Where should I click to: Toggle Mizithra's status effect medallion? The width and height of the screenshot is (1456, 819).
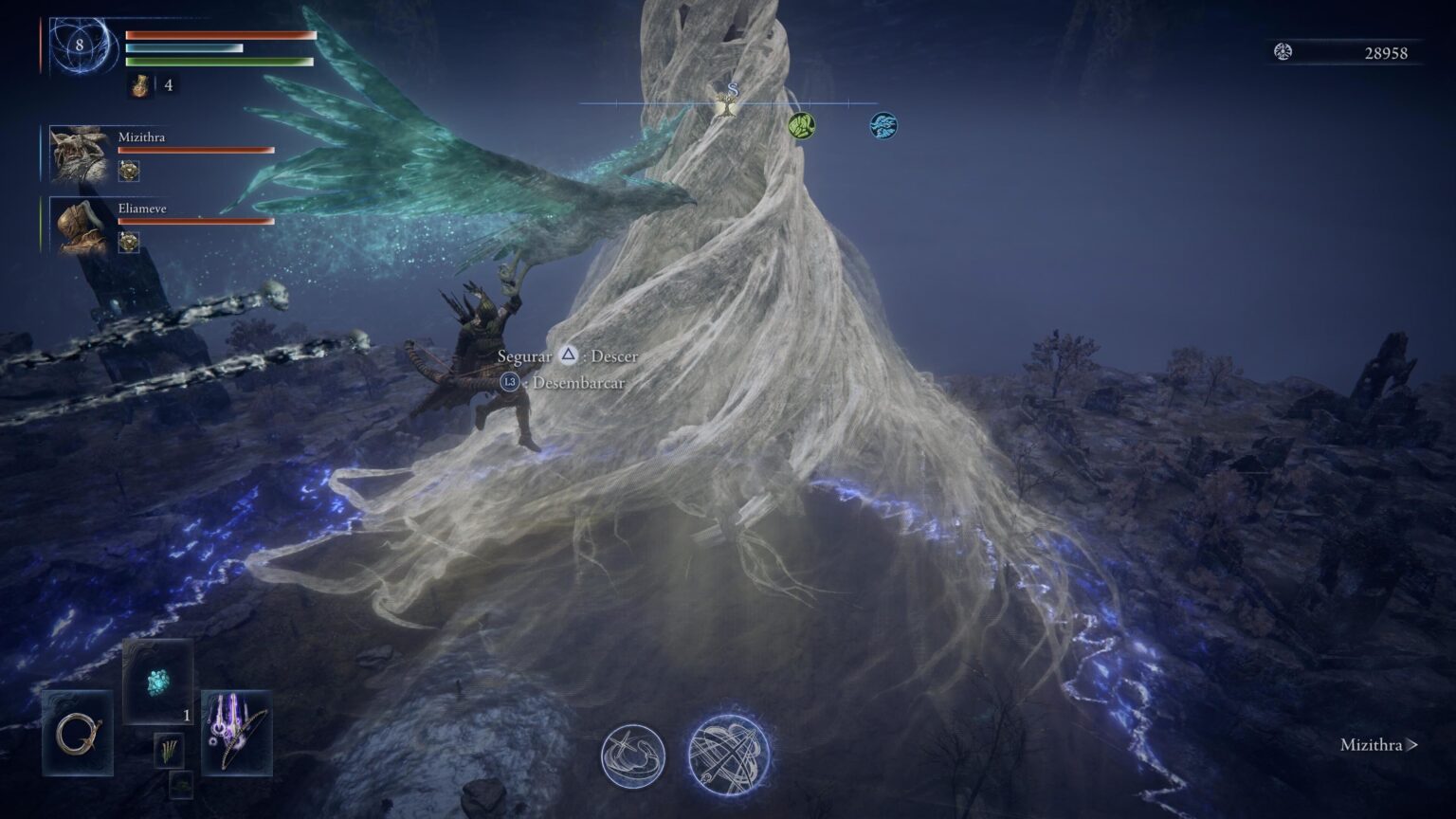click(129, 171)
